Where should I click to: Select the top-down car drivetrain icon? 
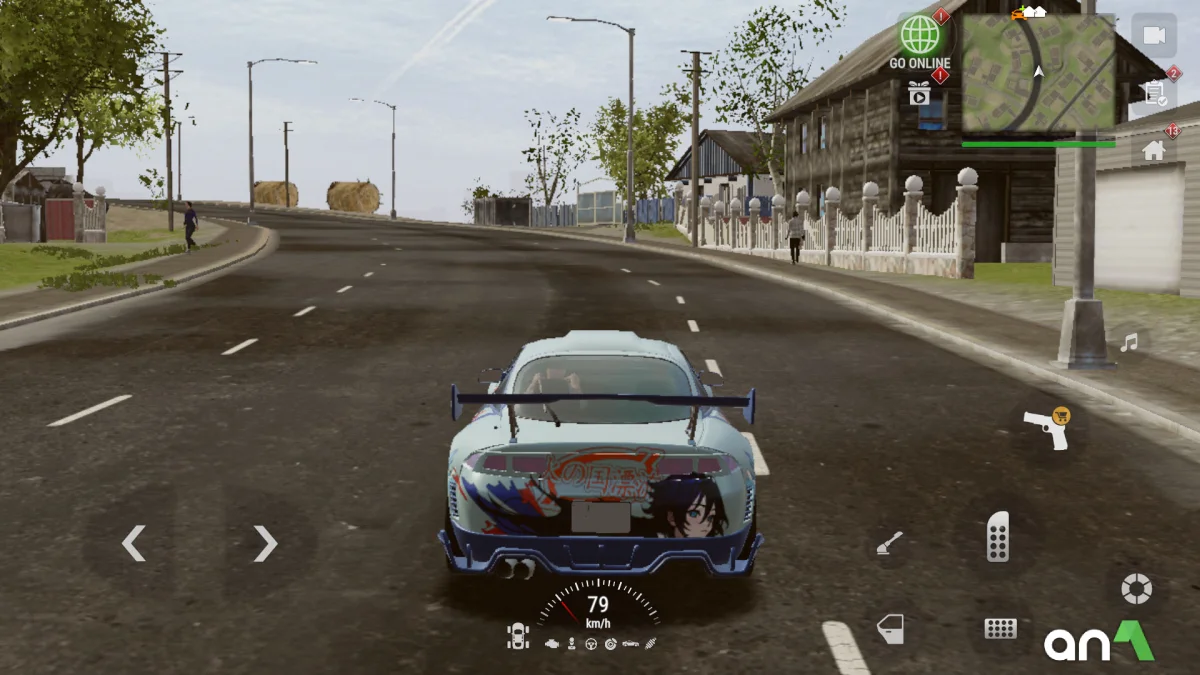[518, 636]
